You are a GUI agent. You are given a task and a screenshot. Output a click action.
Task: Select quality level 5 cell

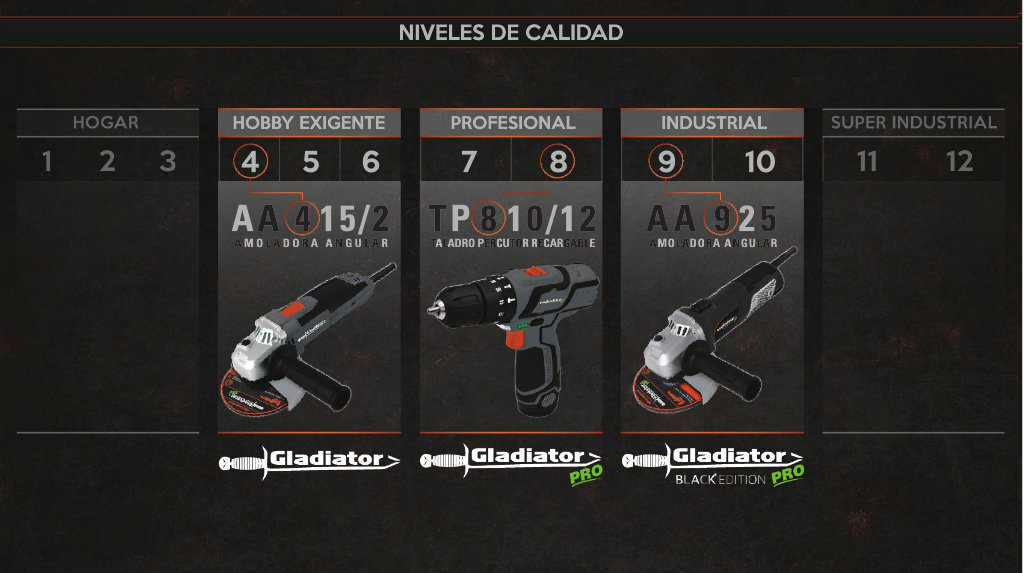(310, 161)
